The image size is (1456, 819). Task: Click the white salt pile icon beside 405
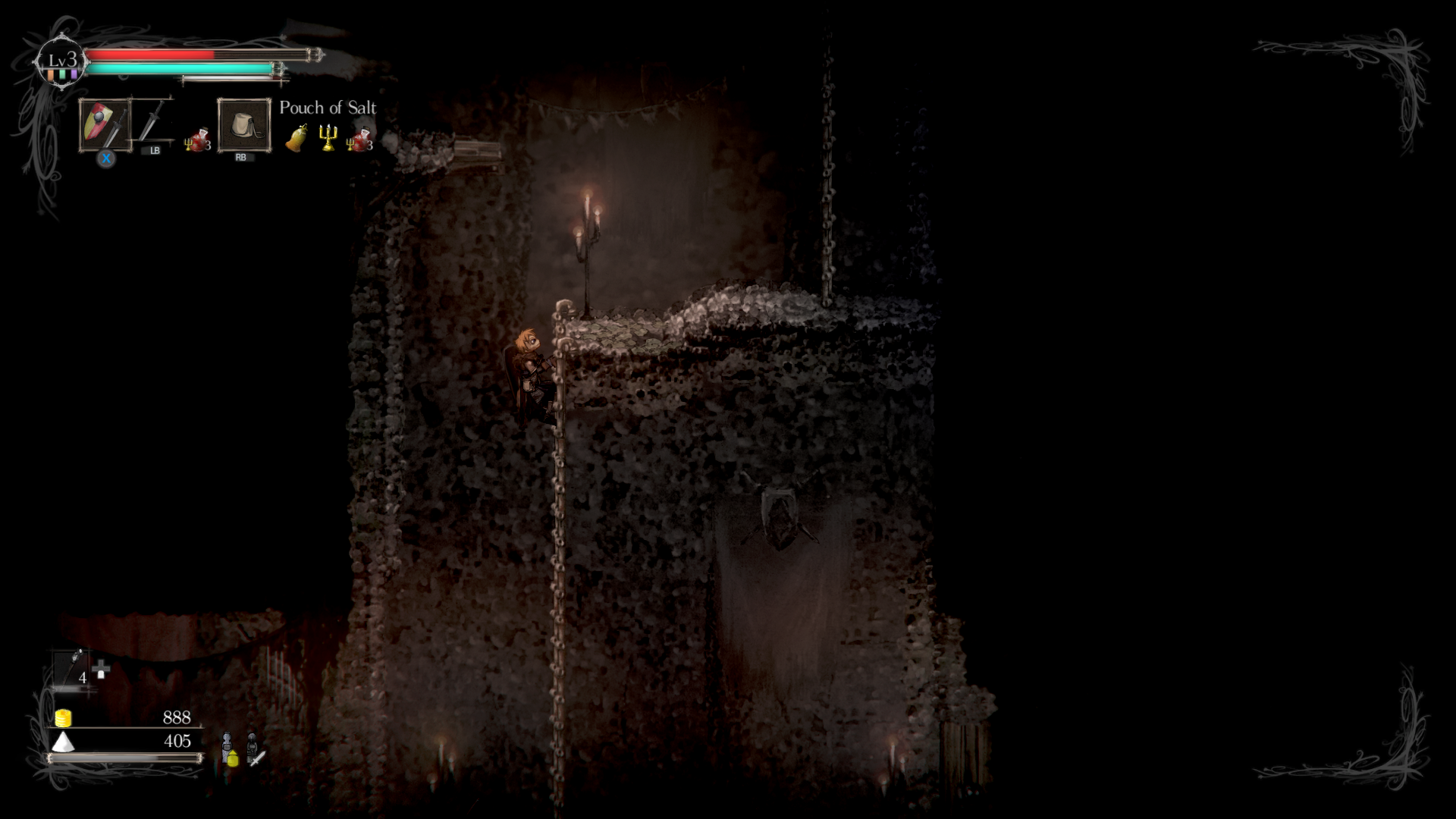pos(63,742)
